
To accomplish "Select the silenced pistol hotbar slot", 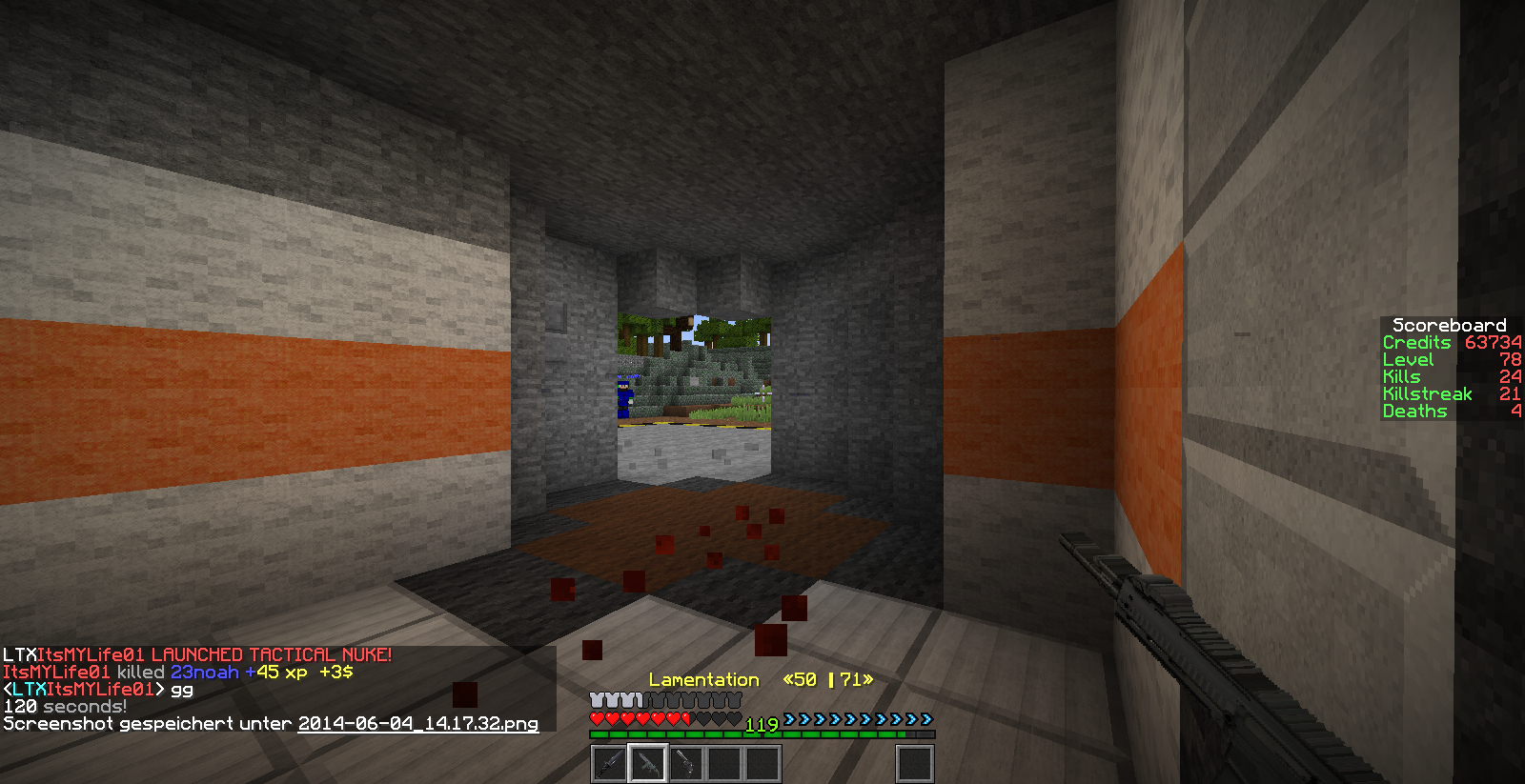I will pyautogui.click(x=686, y=764).
